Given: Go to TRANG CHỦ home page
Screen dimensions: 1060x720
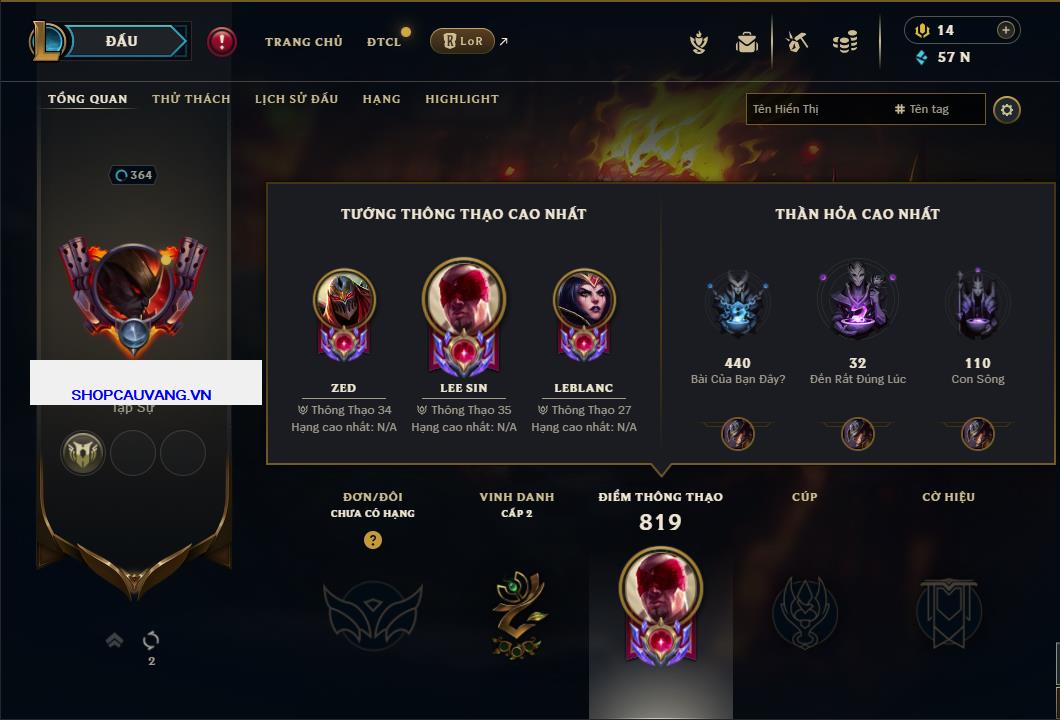Looking at the screenshot, I should tap(303, 42).
